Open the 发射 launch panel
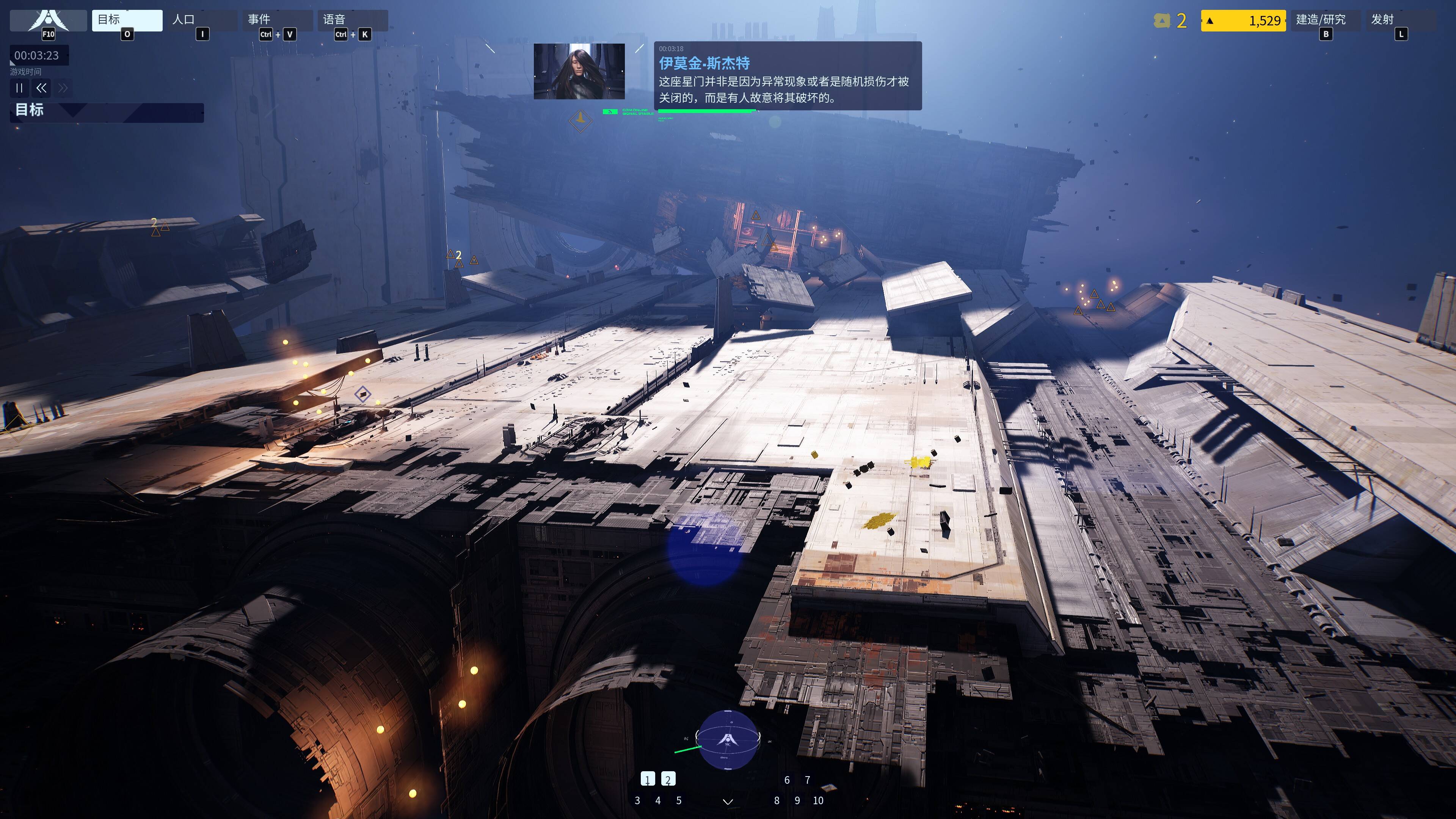Image resolution: width=1456 pixels, height=819 pixels. point(1400,20)
